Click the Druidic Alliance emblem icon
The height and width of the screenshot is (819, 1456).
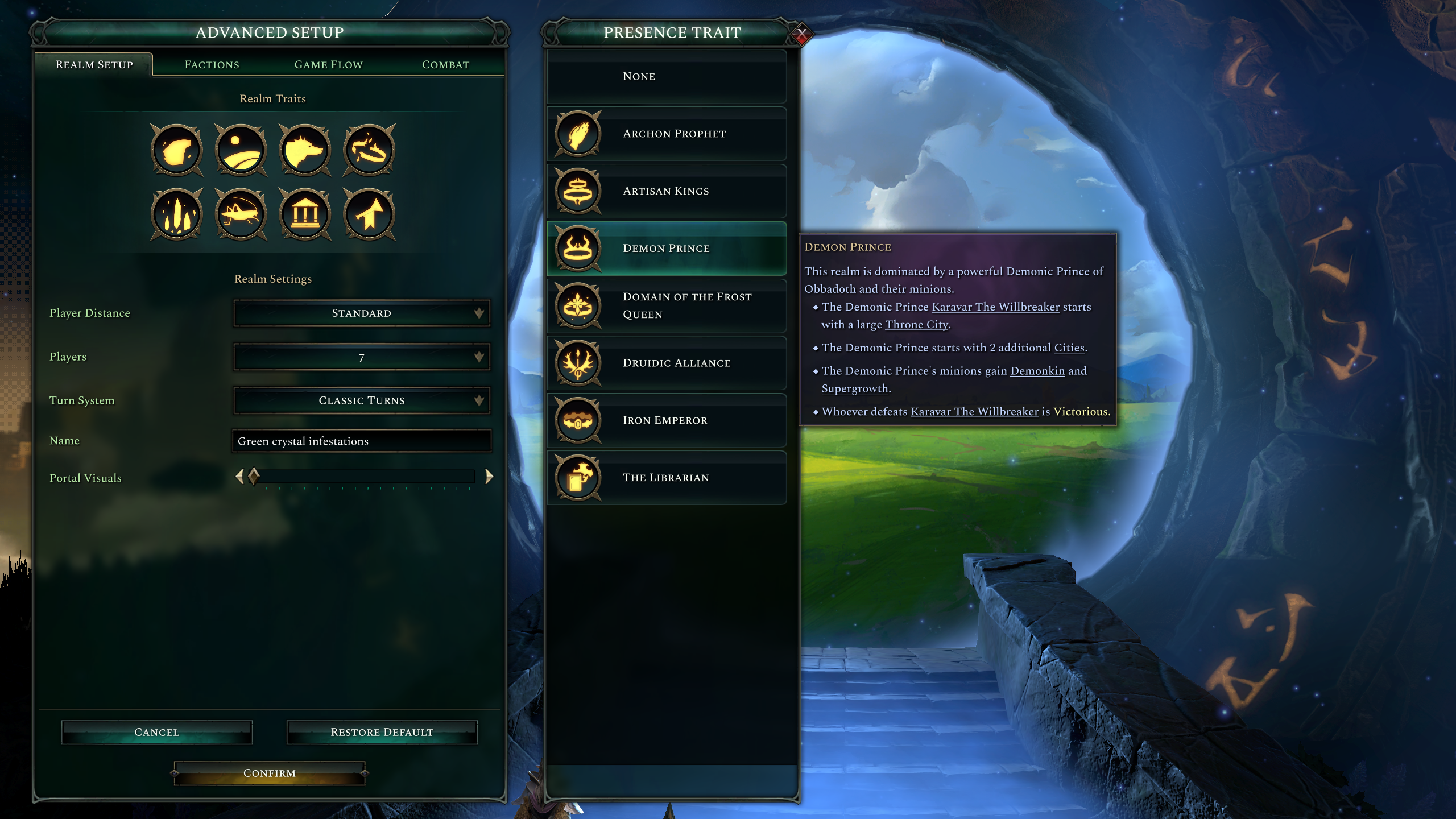578,363
